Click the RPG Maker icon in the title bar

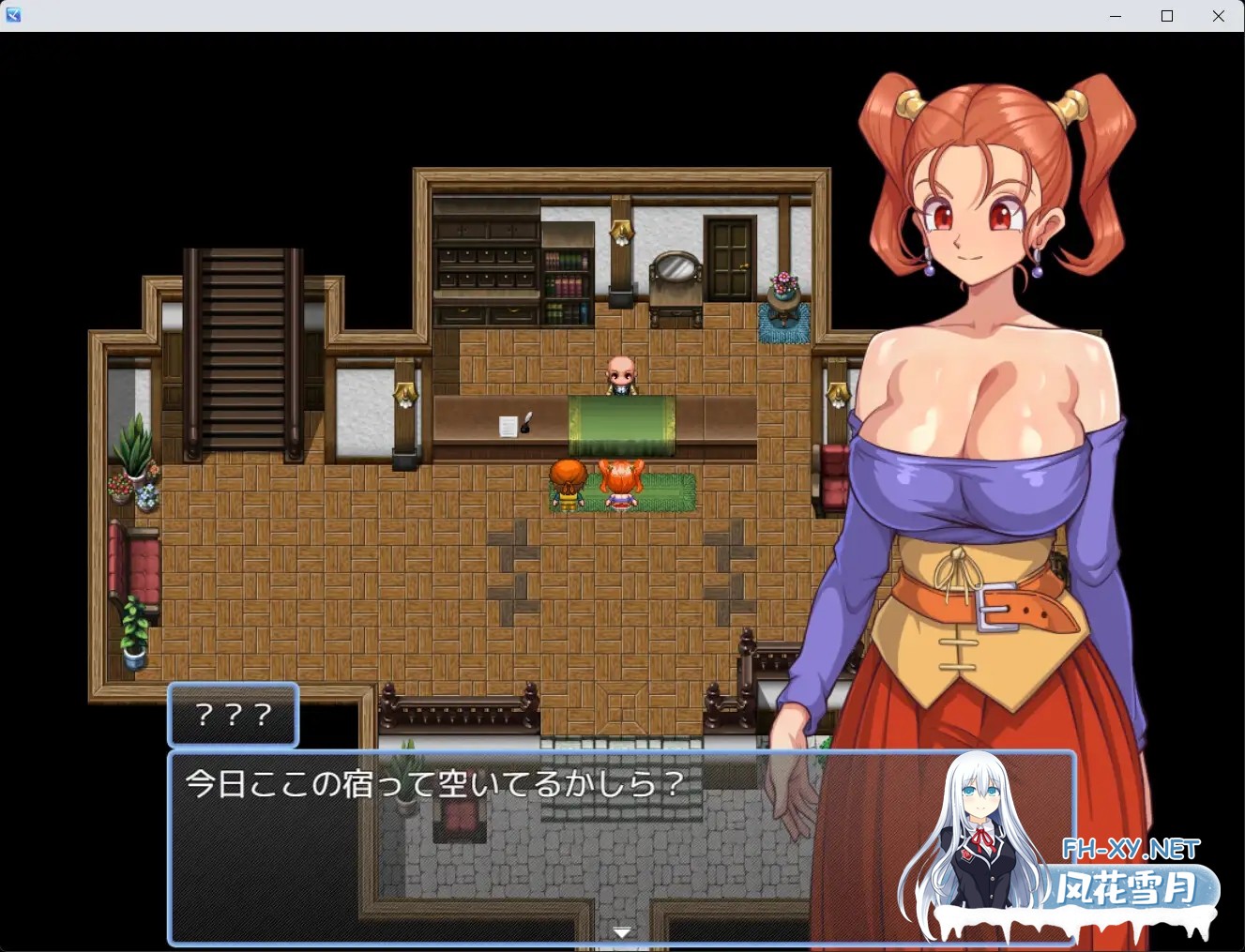[x=13, y=14]
